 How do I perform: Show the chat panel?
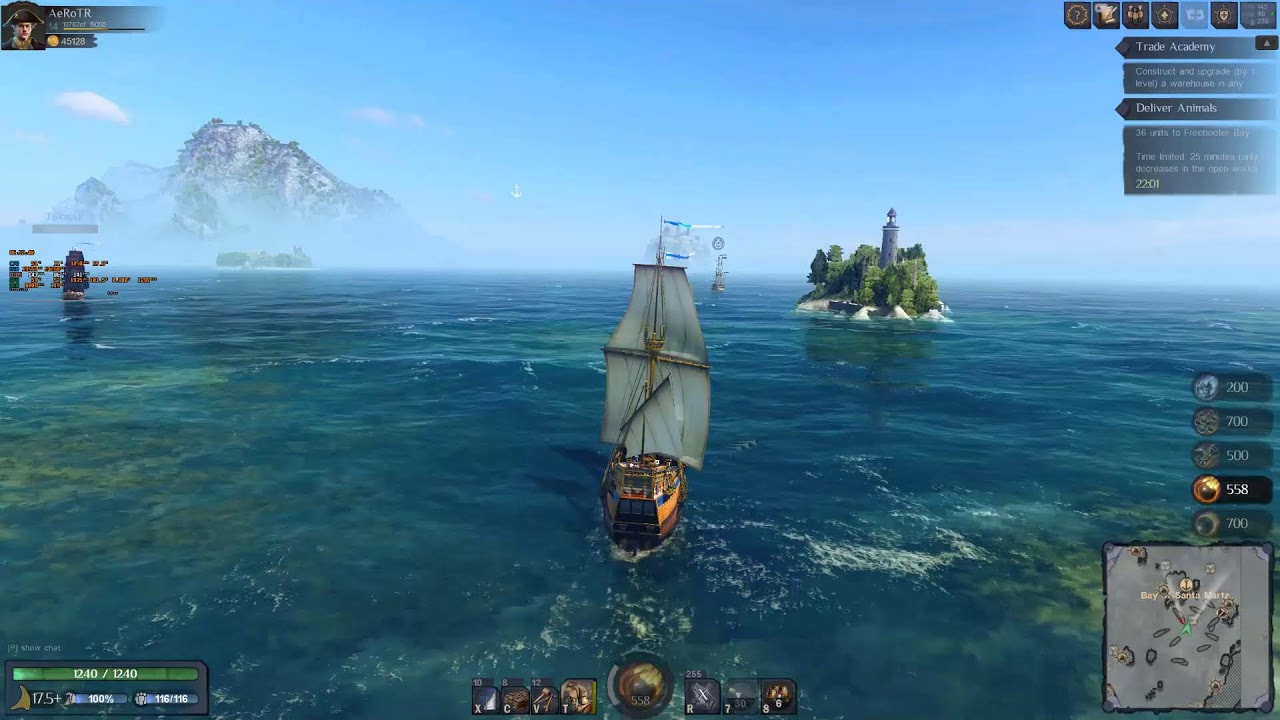click(x=36, y=648)
